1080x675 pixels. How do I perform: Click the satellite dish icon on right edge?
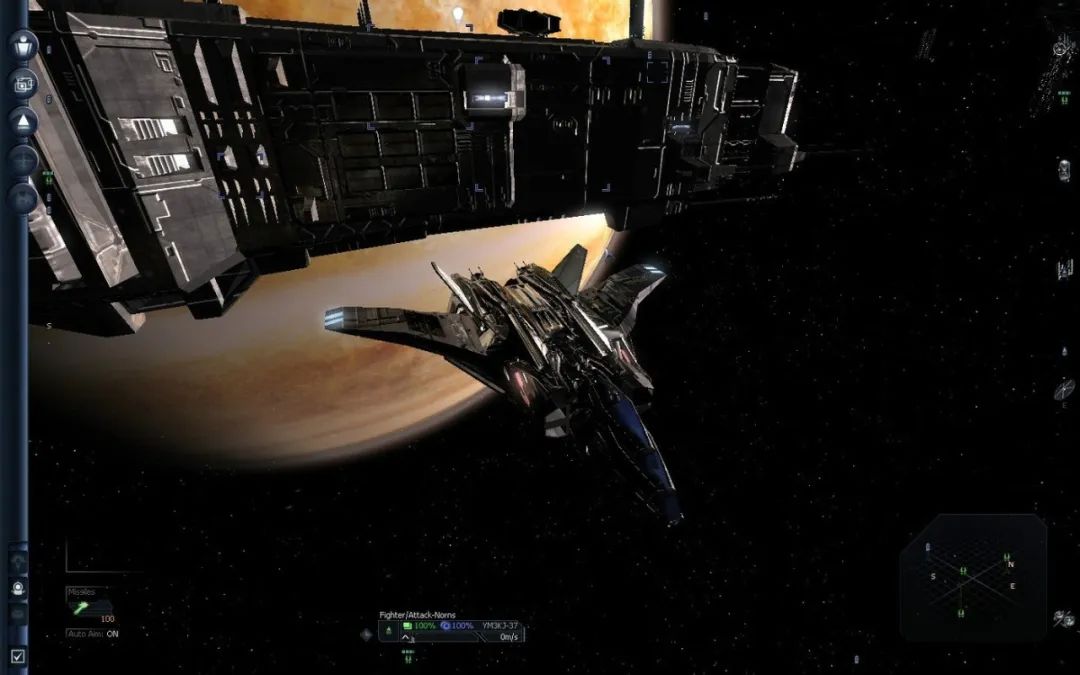pyautogui.click(x=1063, y=389)
